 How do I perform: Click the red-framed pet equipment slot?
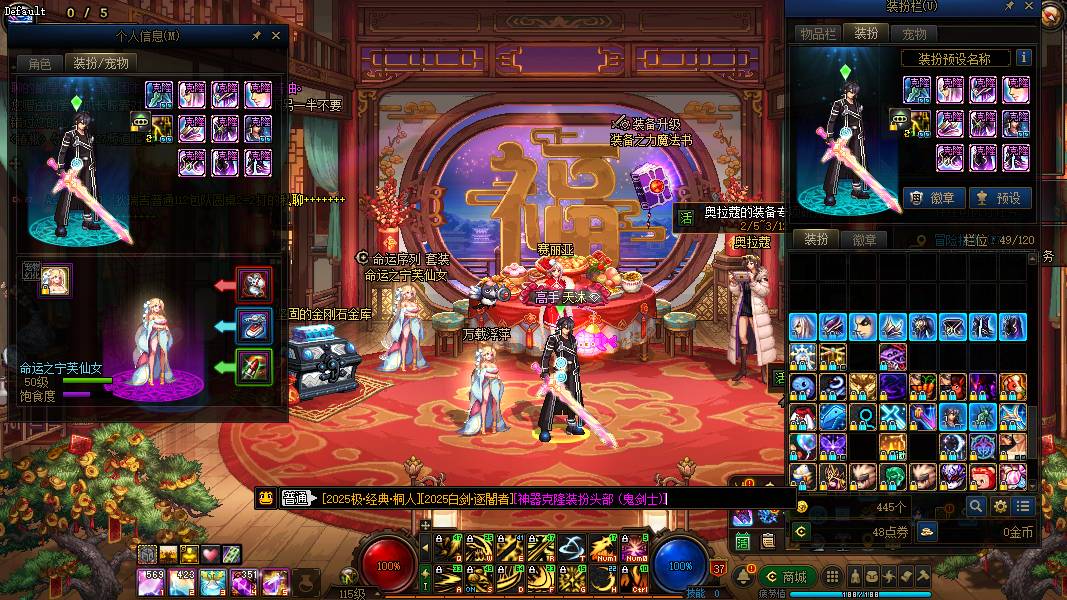pyautogui.click(x=254, y=284)
